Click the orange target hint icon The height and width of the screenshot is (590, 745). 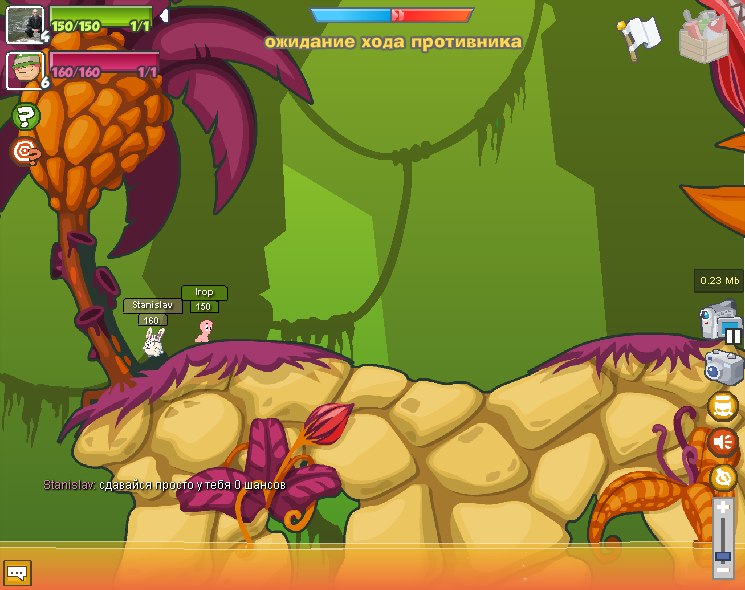tap(25, 152)
